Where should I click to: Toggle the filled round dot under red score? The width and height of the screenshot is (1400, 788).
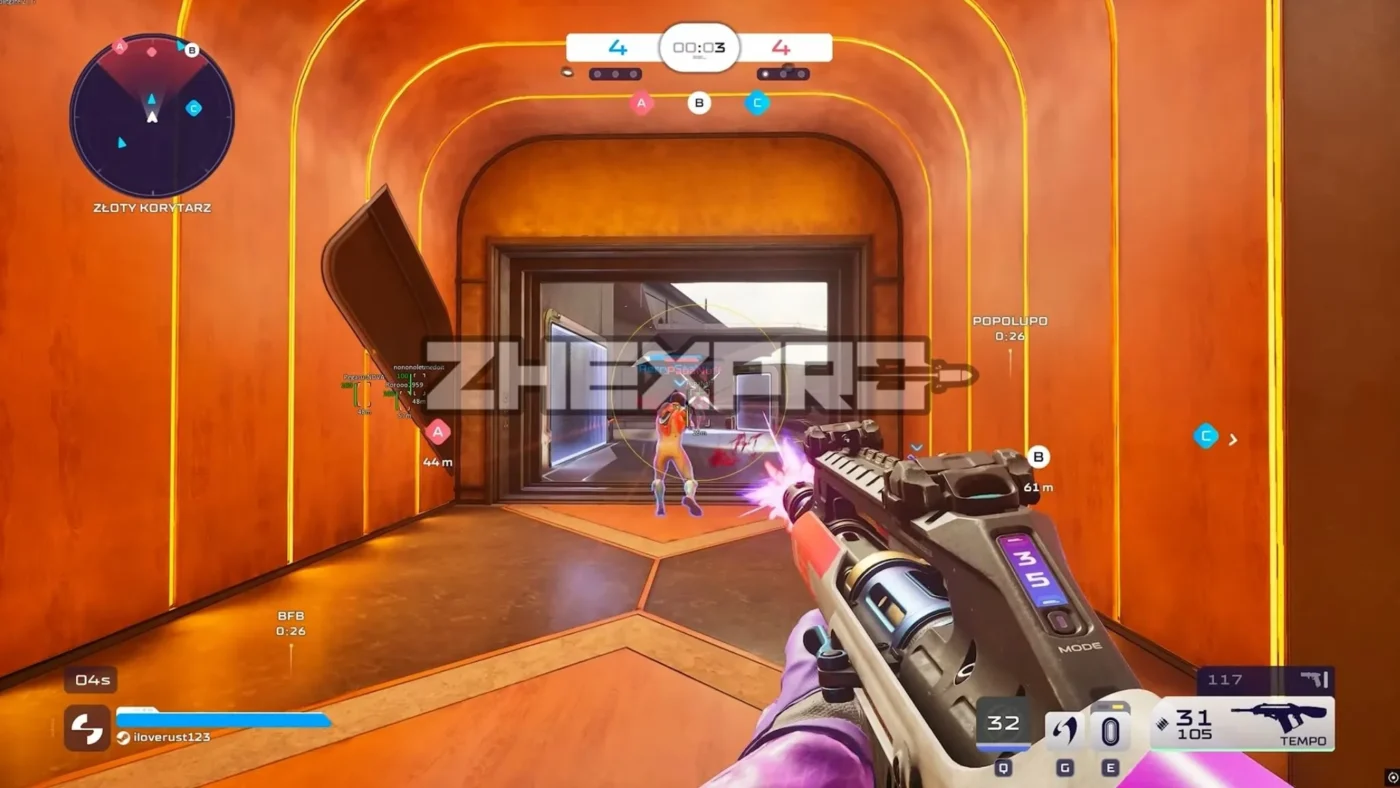[767, 72]
